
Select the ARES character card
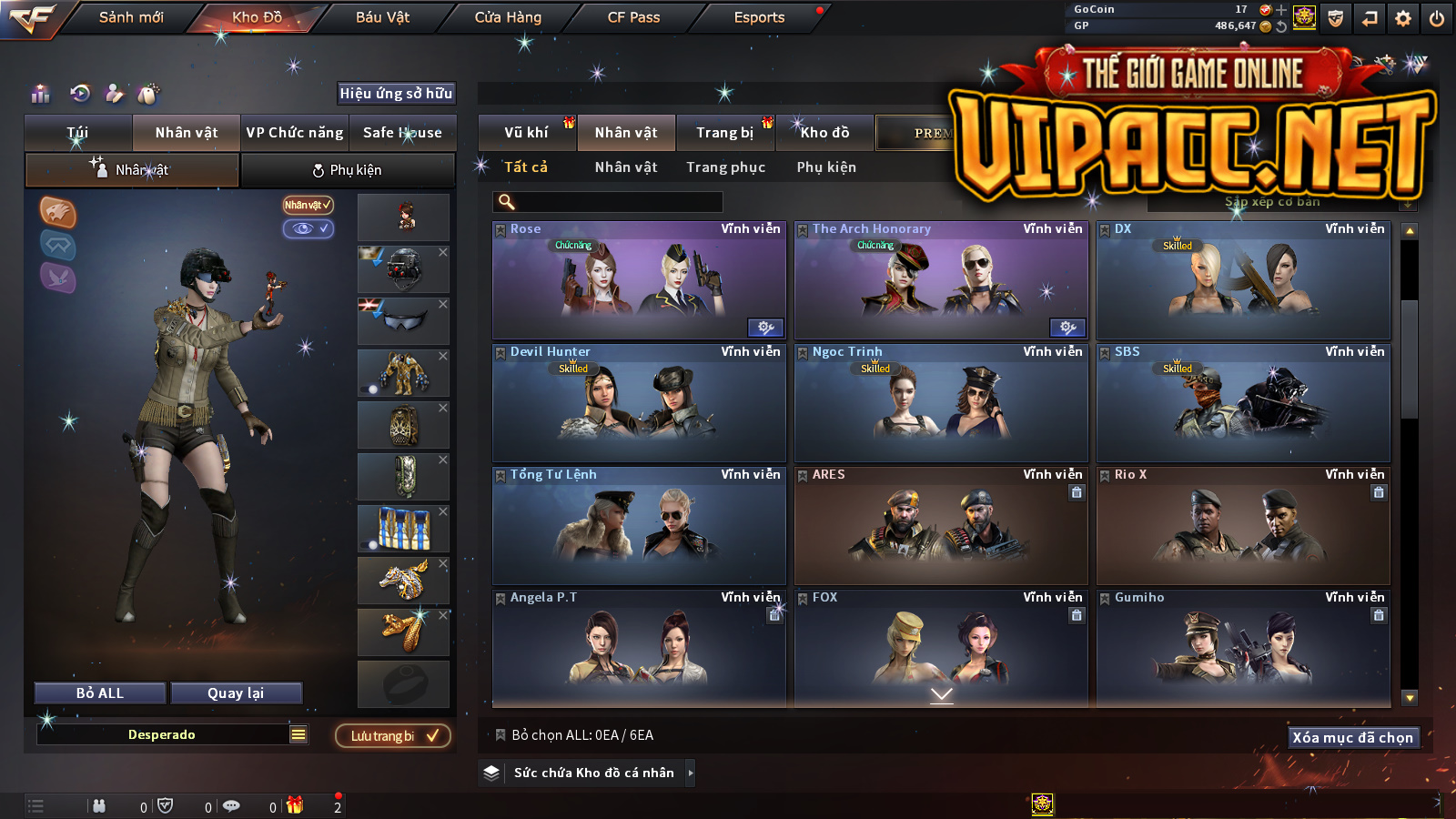tap(941, 526)
